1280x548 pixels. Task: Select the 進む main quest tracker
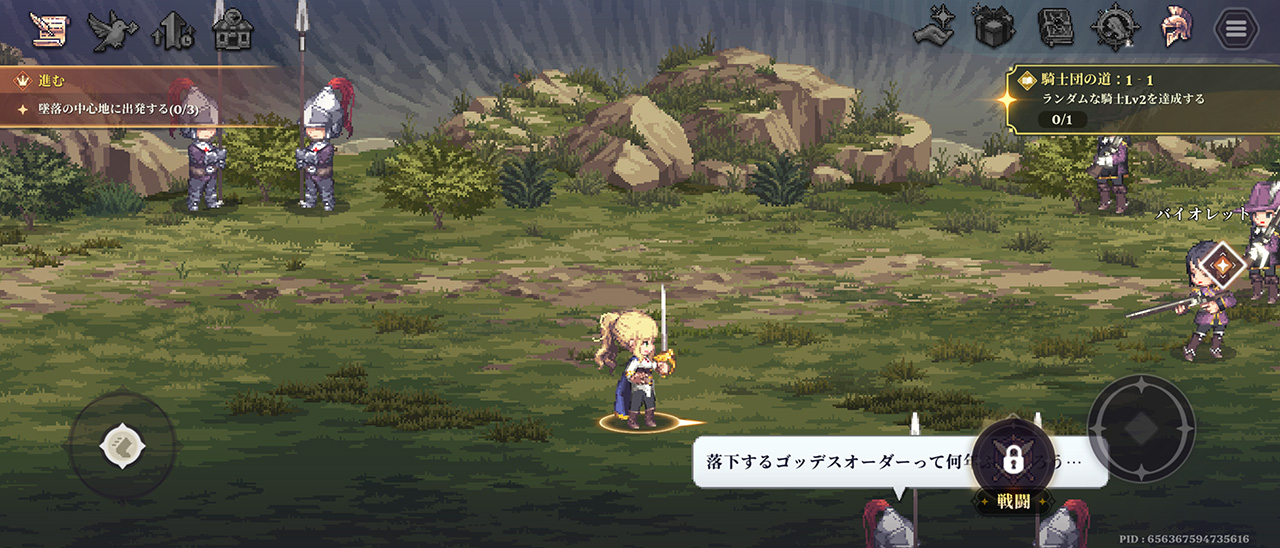pos(130,96)
